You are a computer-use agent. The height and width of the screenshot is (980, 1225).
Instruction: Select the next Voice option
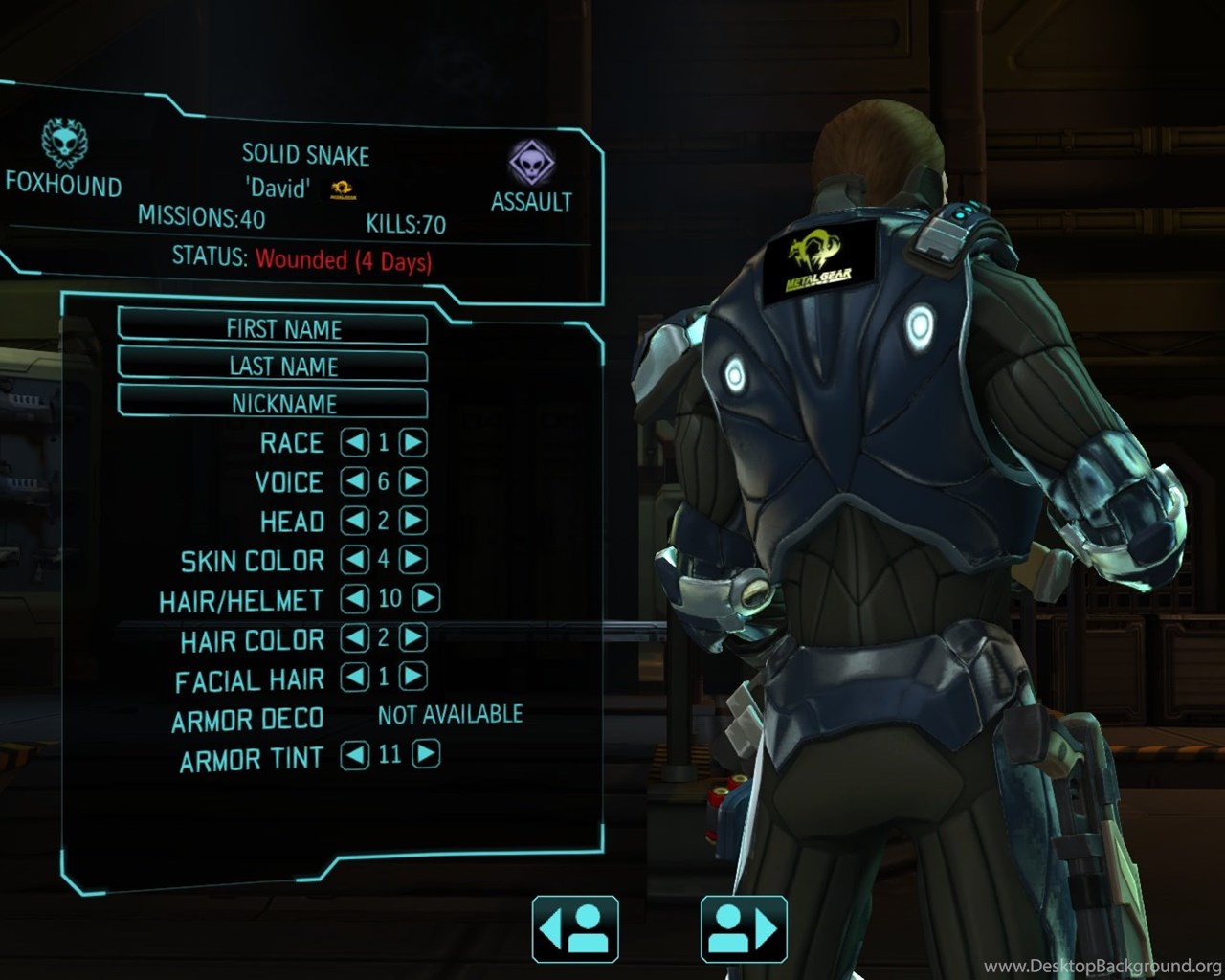pos(413,481)
